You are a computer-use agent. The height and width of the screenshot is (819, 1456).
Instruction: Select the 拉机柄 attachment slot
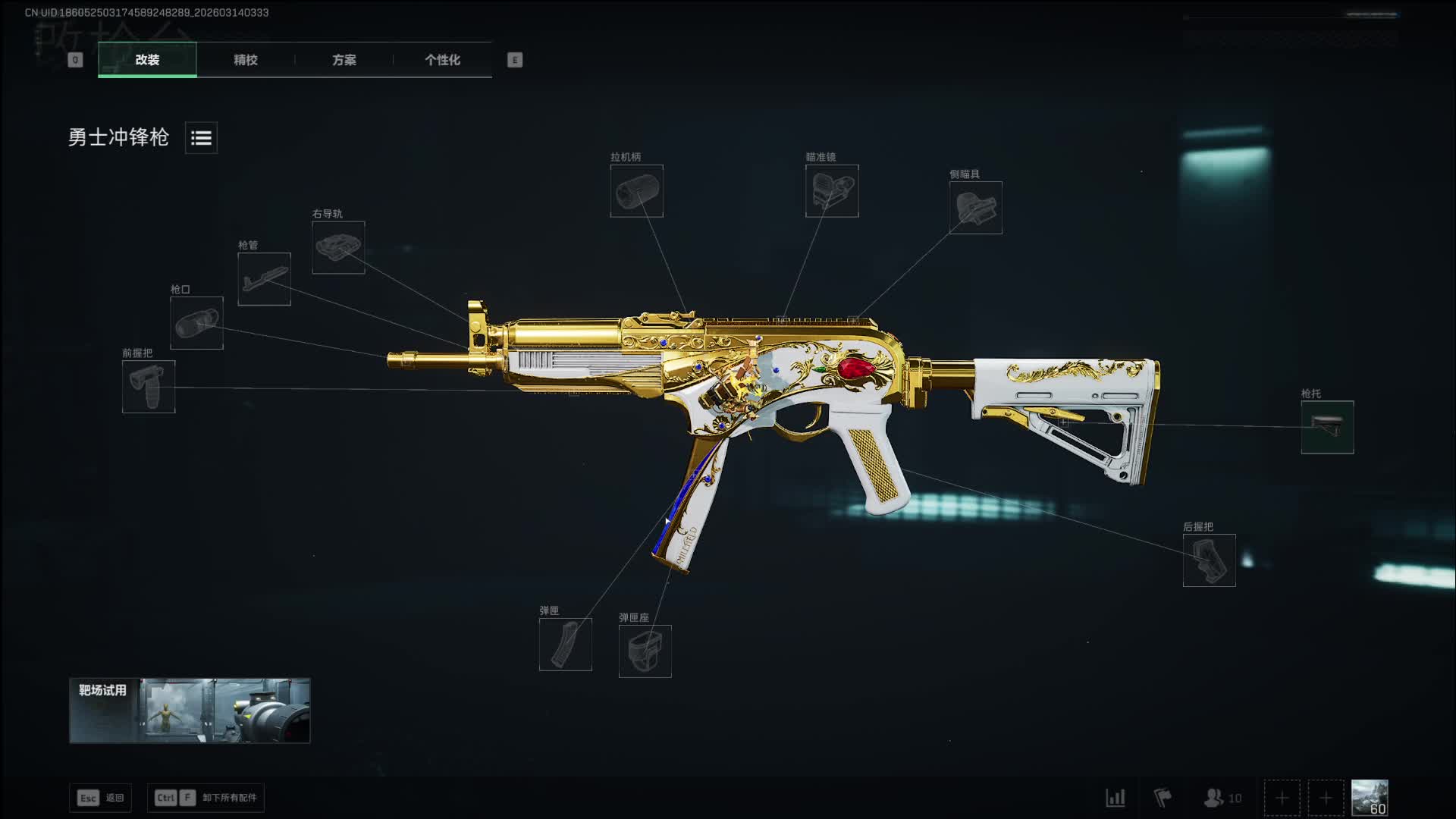point(636,191)
